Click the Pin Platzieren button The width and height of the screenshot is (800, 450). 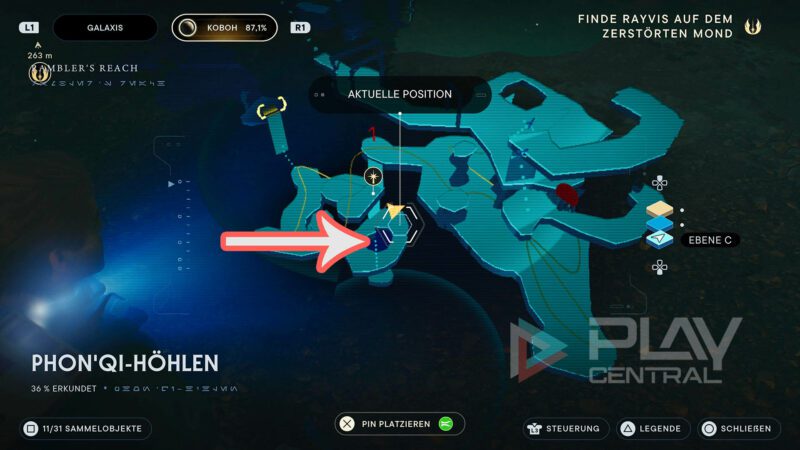click(399, 424)
